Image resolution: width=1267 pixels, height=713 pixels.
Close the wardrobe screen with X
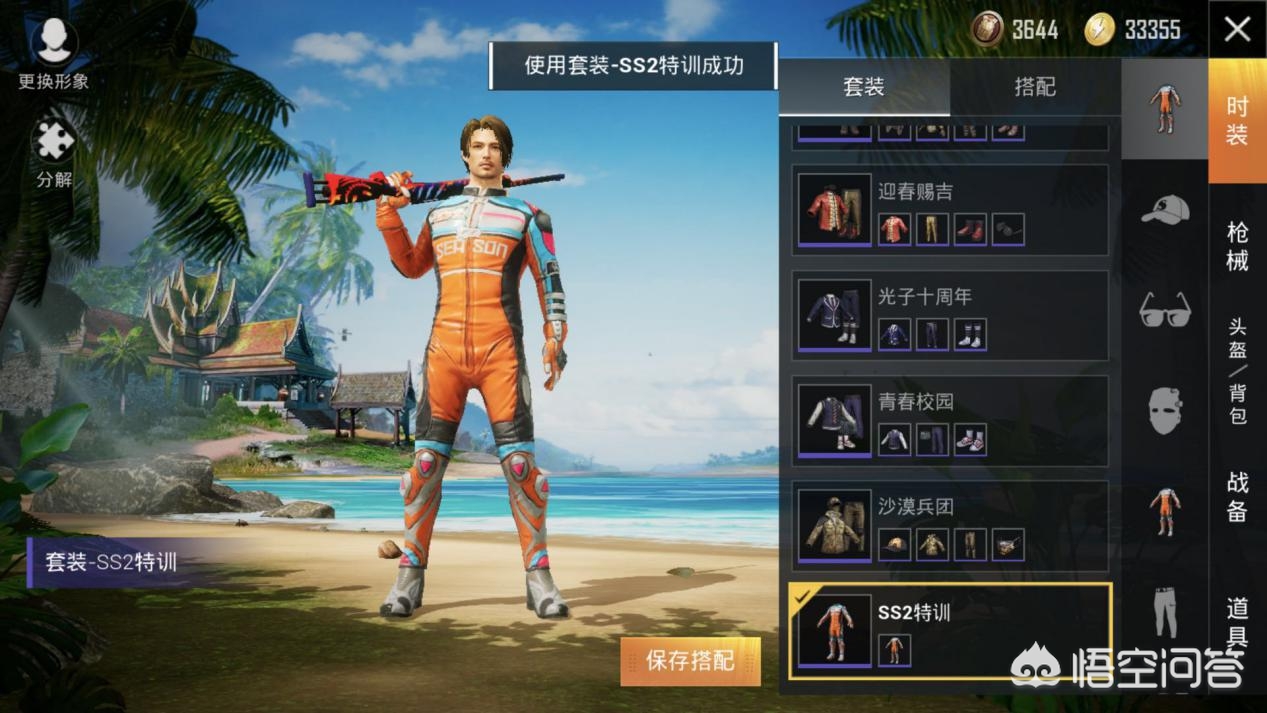pos(1237,29)
